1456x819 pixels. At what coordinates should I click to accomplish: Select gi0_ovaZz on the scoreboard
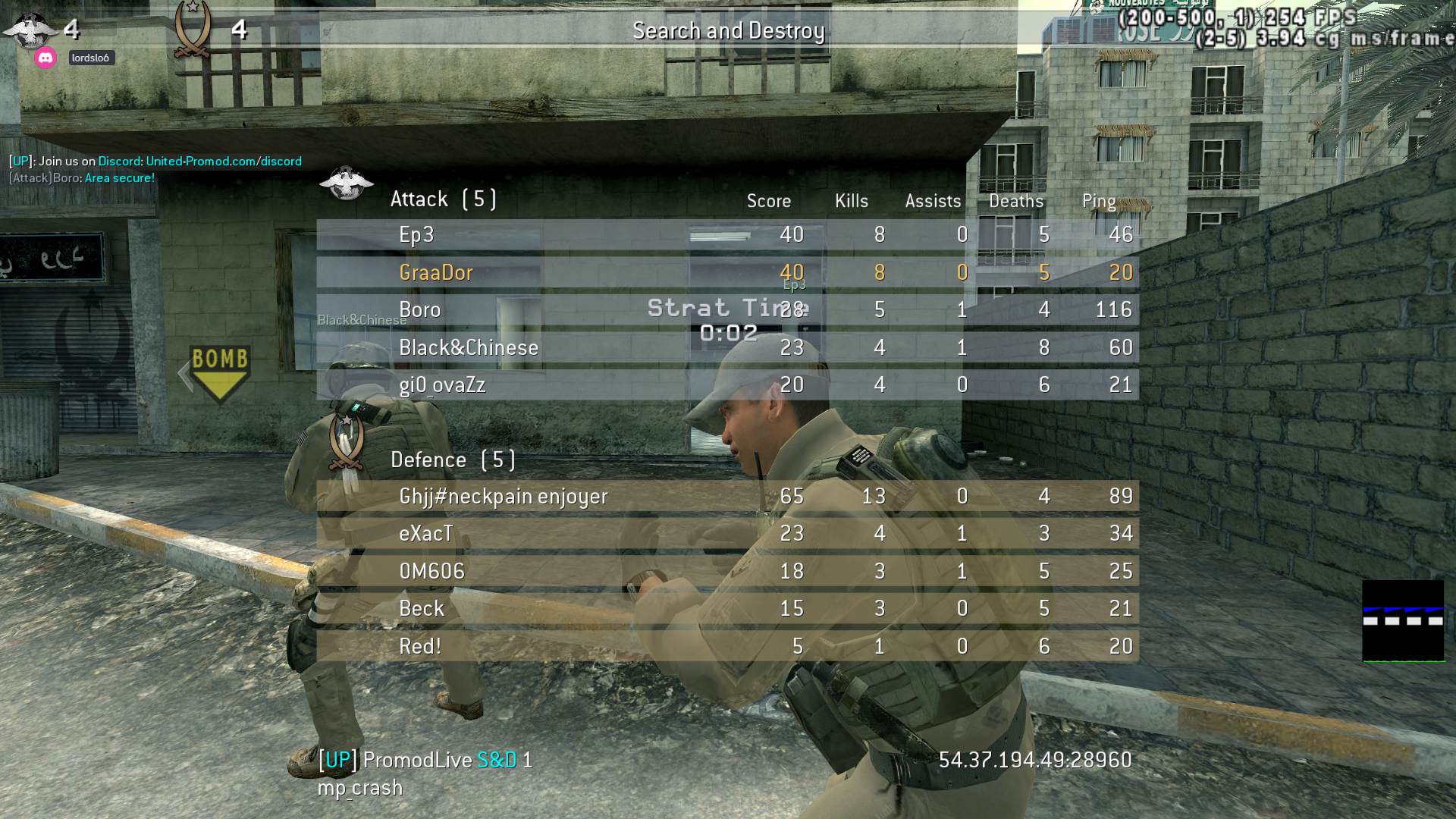(x=726, y=384)
